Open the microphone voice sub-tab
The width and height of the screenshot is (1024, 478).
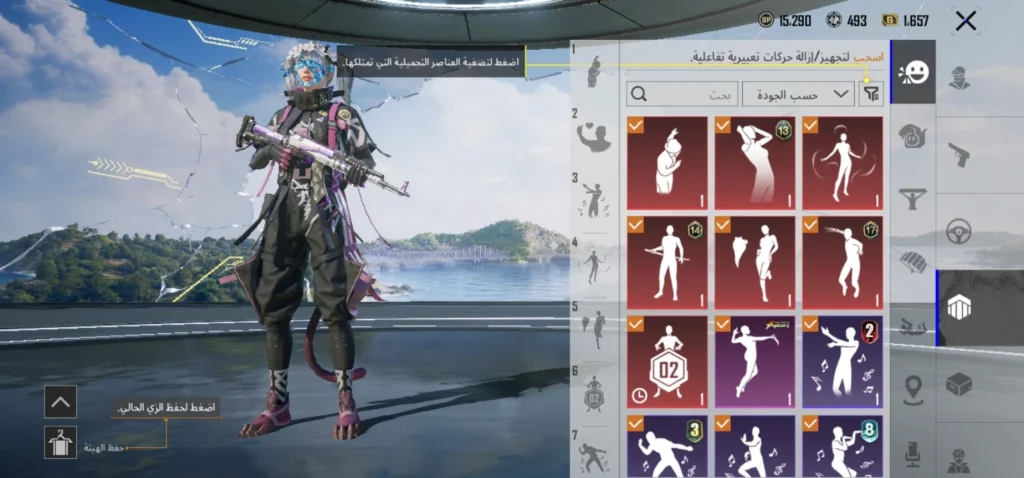point(912,454)
